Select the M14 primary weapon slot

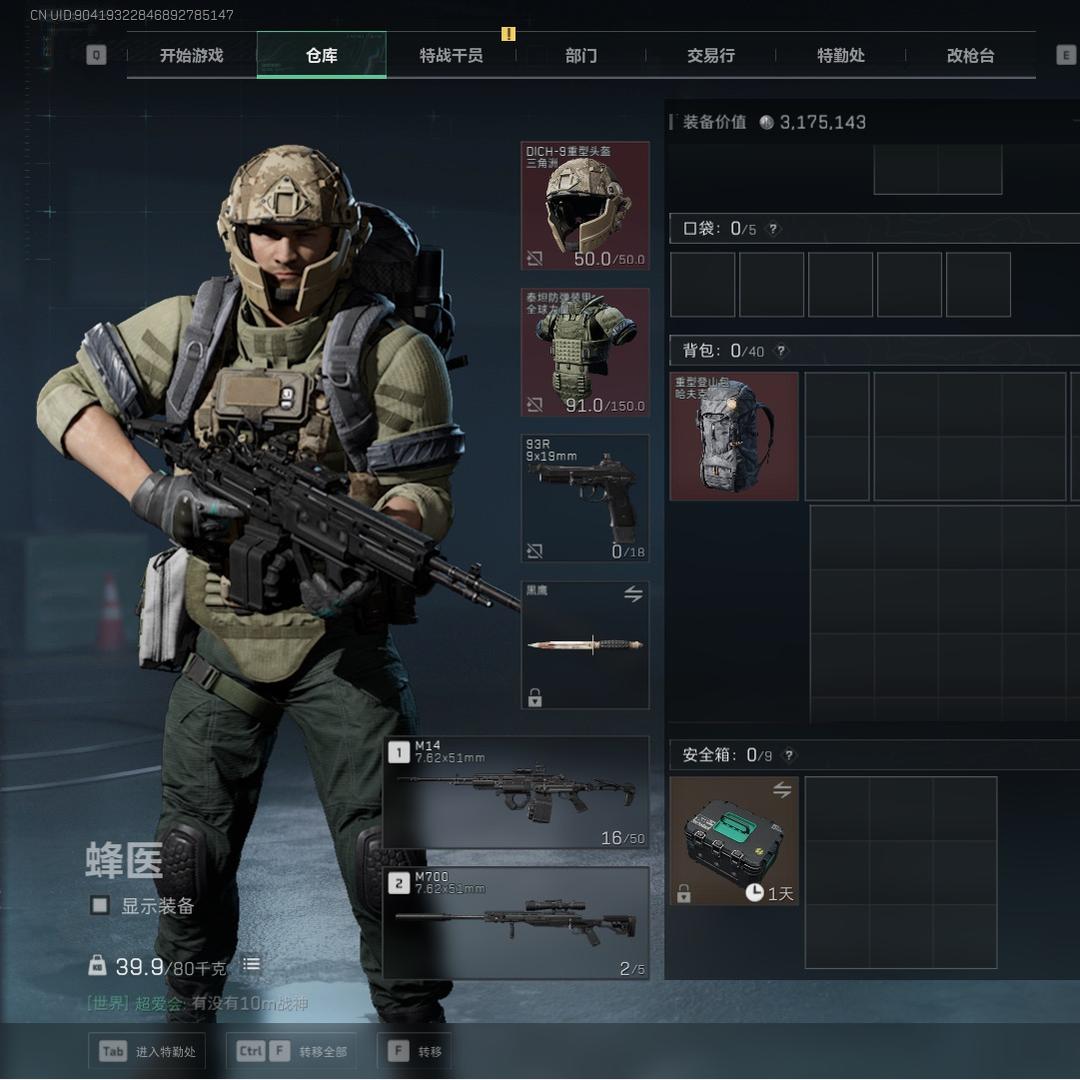pyautogui.click(x=517, y=793)
